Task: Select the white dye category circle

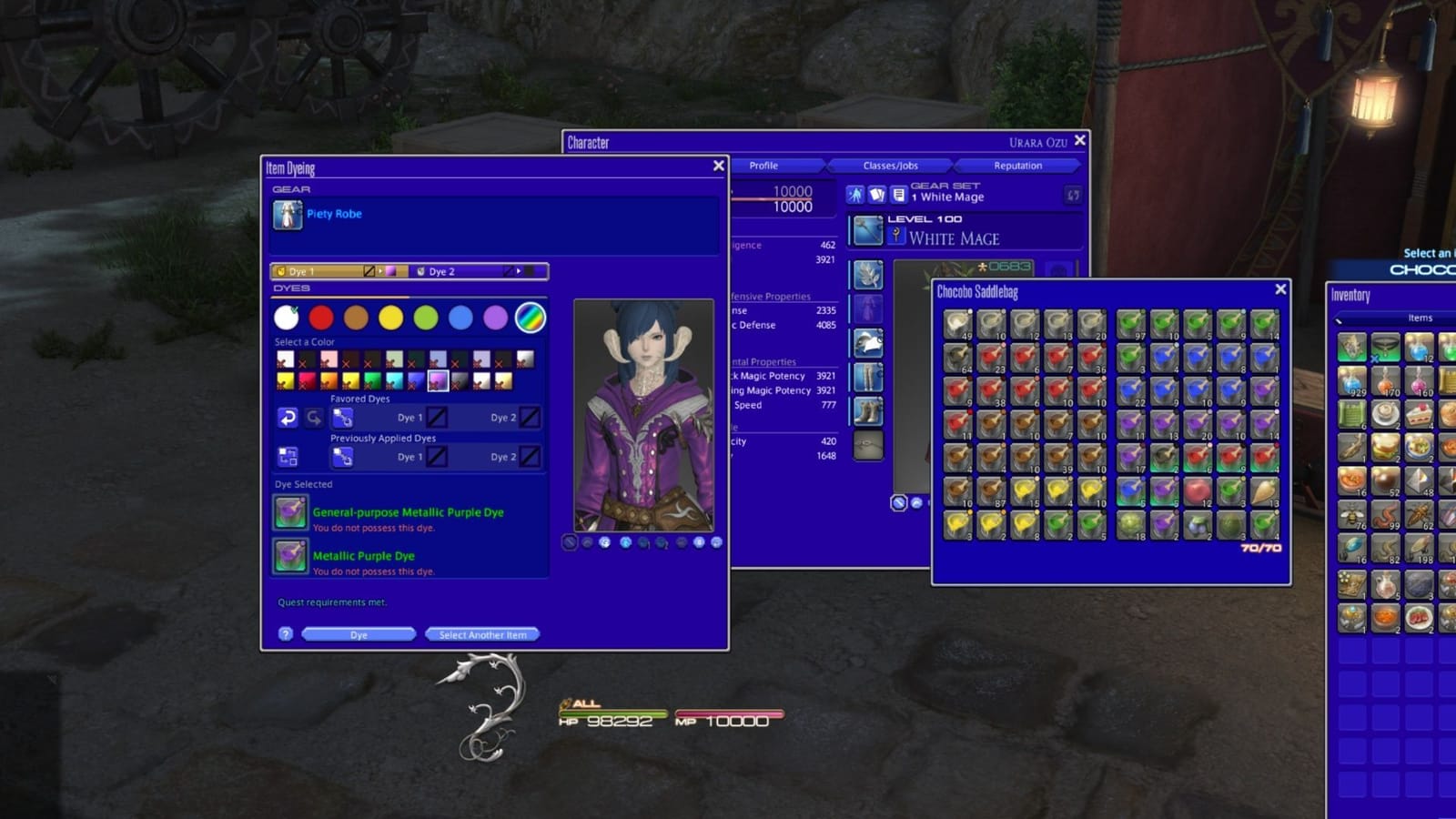Action: click(x=286, y=318)
